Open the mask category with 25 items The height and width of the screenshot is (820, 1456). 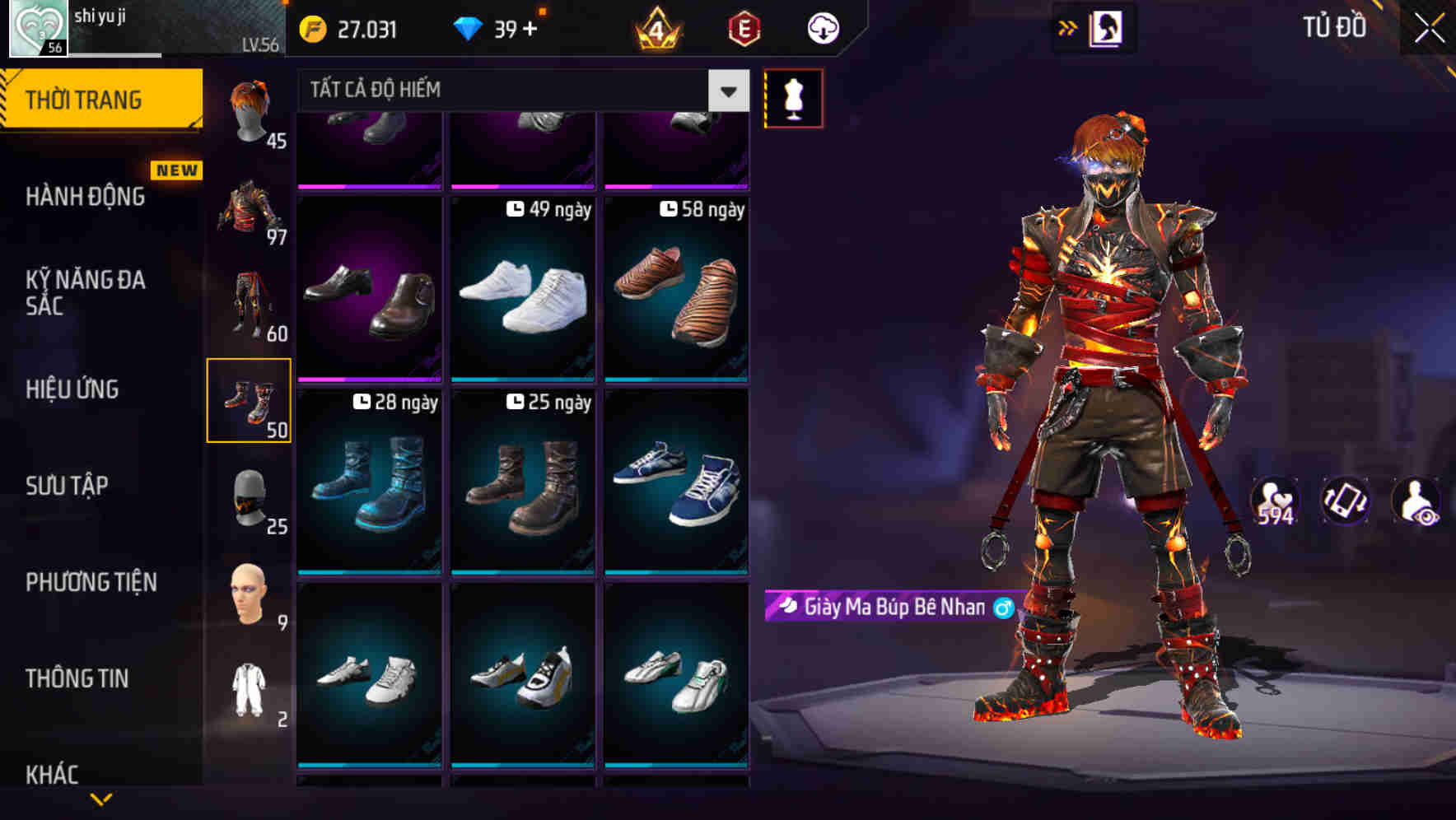[249, 498]
